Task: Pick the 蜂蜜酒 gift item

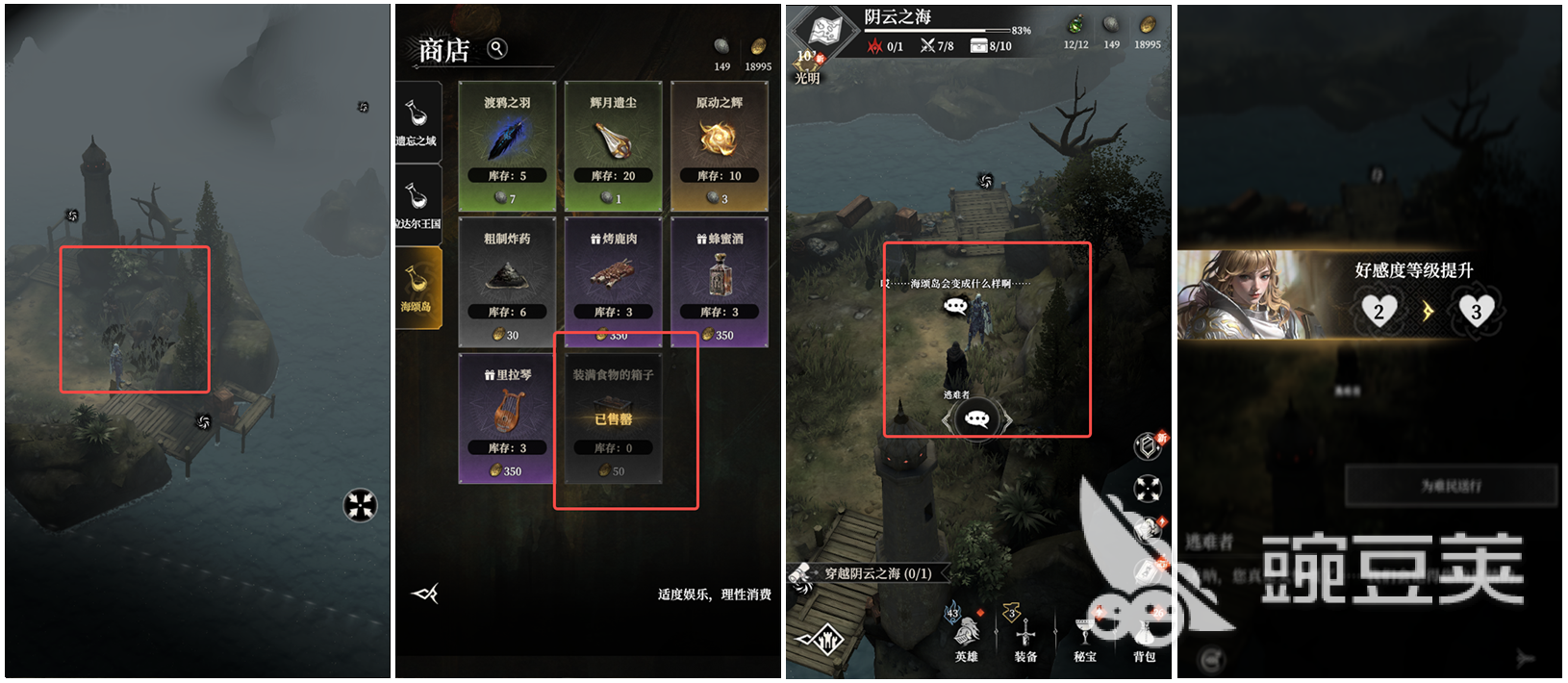Action: coord(719,282)
